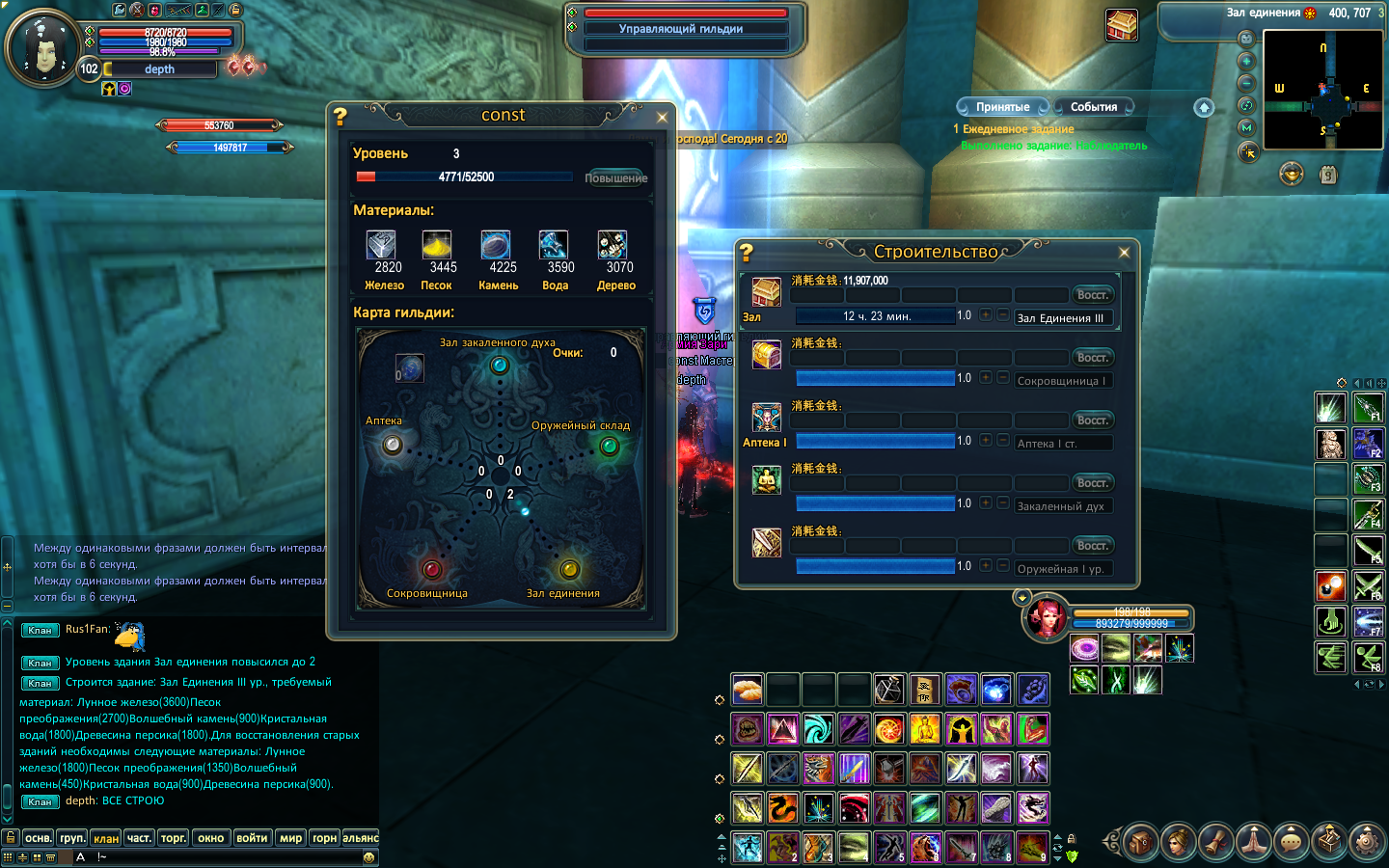Select the Песок material icon

pos(437,245)
